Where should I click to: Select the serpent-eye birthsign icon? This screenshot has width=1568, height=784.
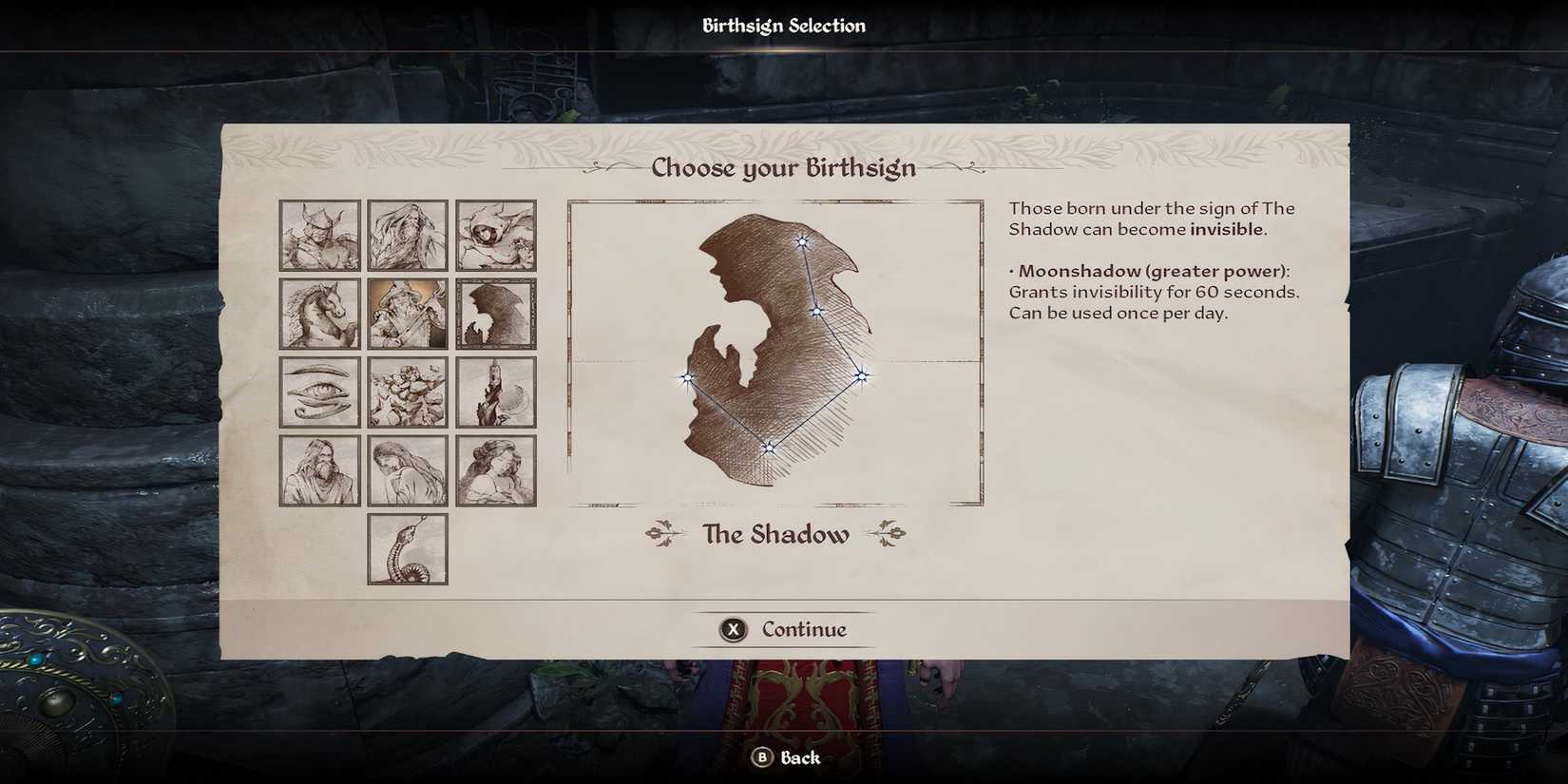[x=318, y=392]
